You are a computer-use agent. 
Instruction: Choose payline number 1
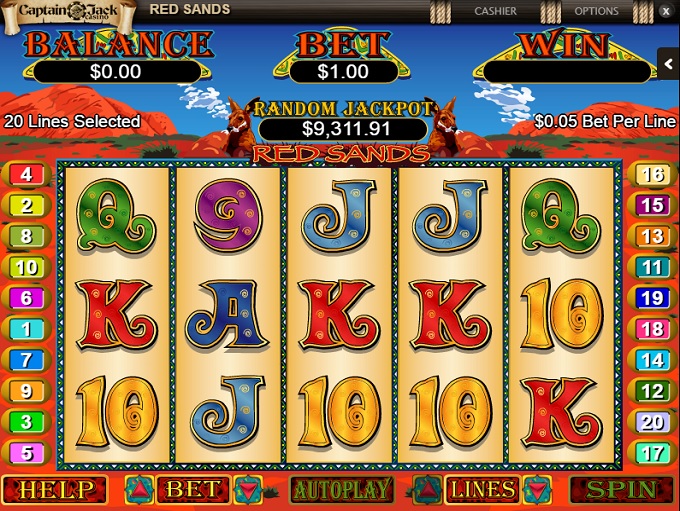pyautogui.click(x=26, y=329)
